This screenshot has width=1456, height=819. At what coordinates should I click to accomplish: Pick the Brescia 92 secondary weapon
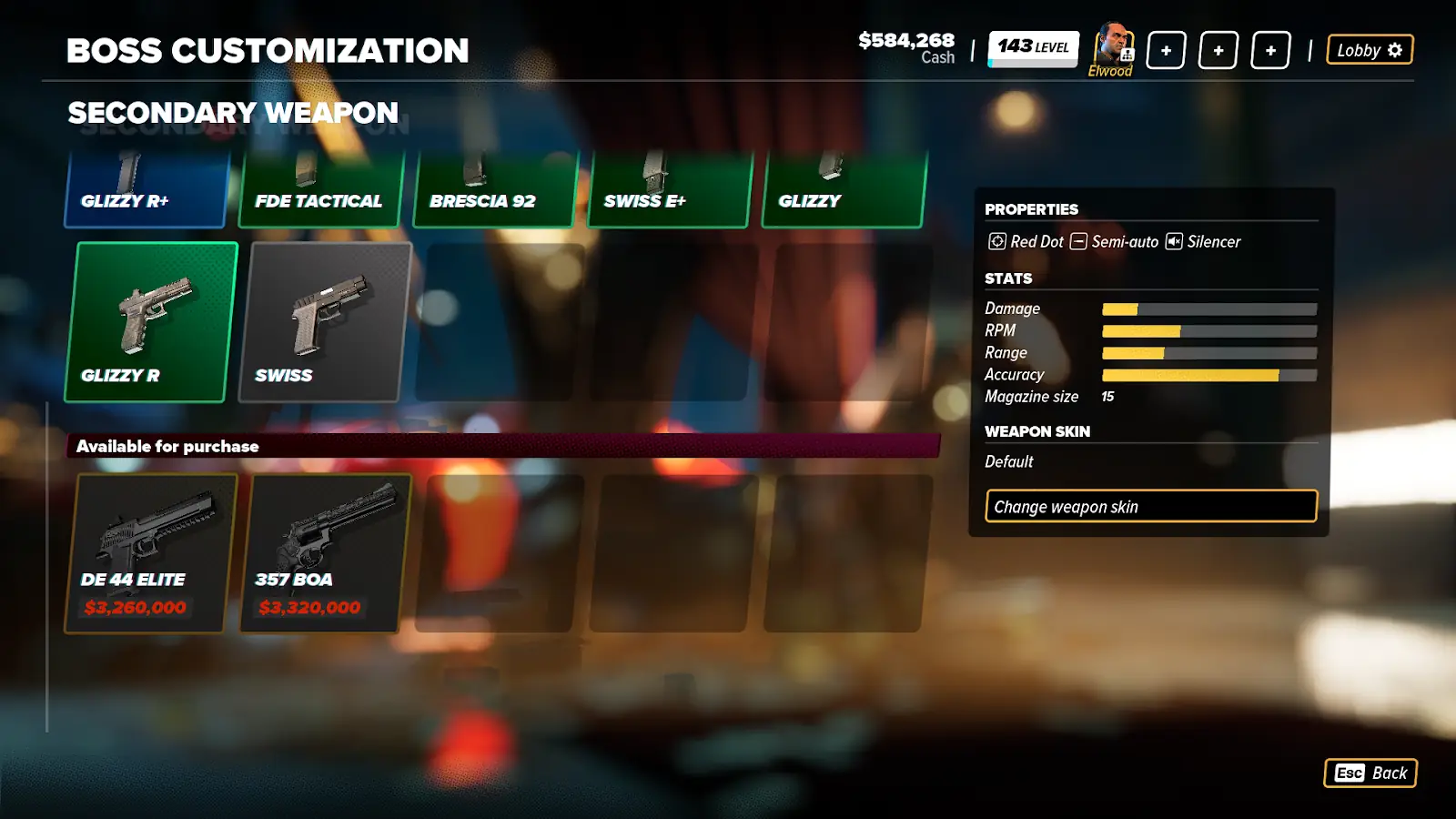[x=495, y=189]
